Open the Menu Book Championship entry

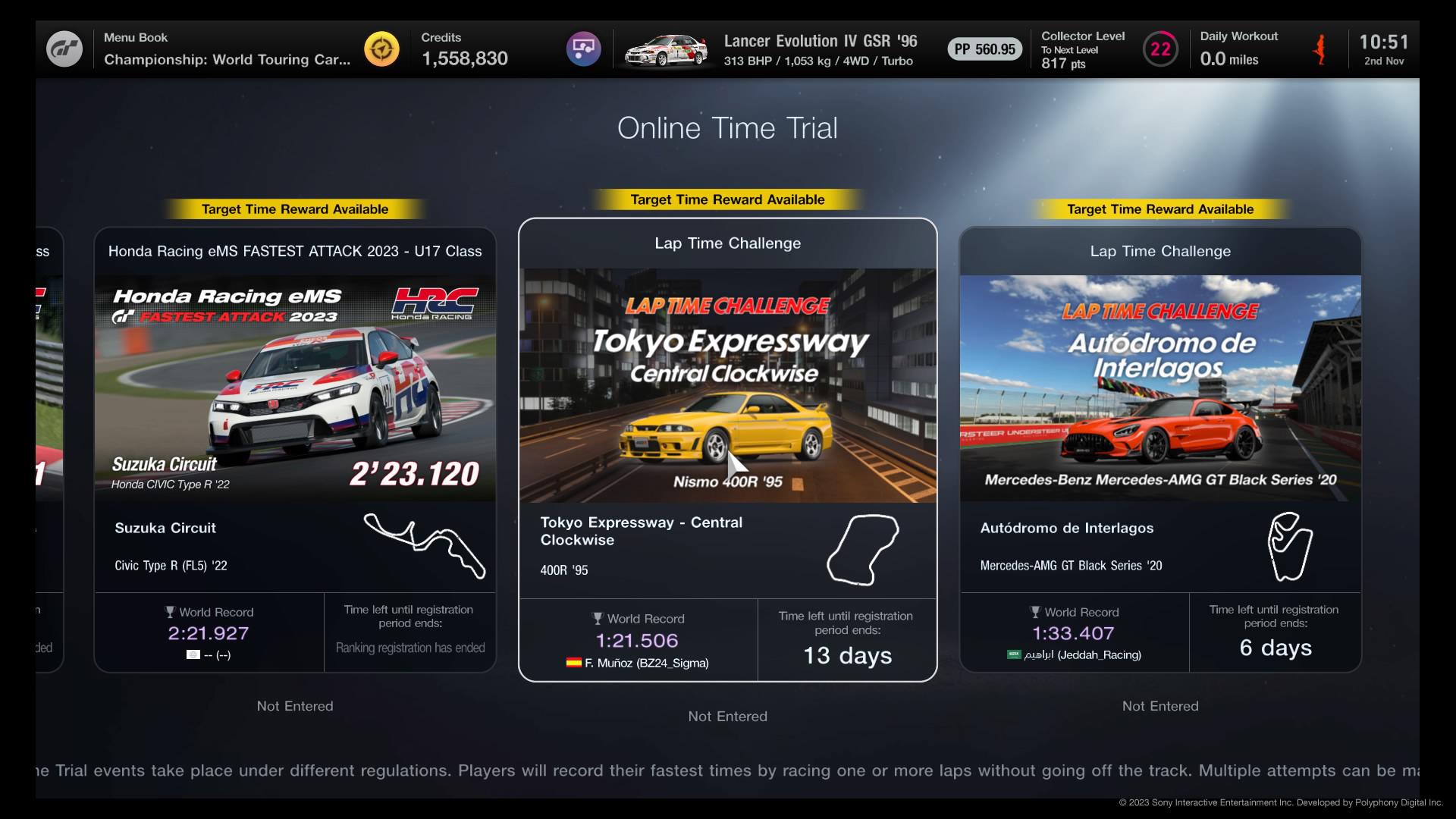pyautogui.click(x=227, y=49)
